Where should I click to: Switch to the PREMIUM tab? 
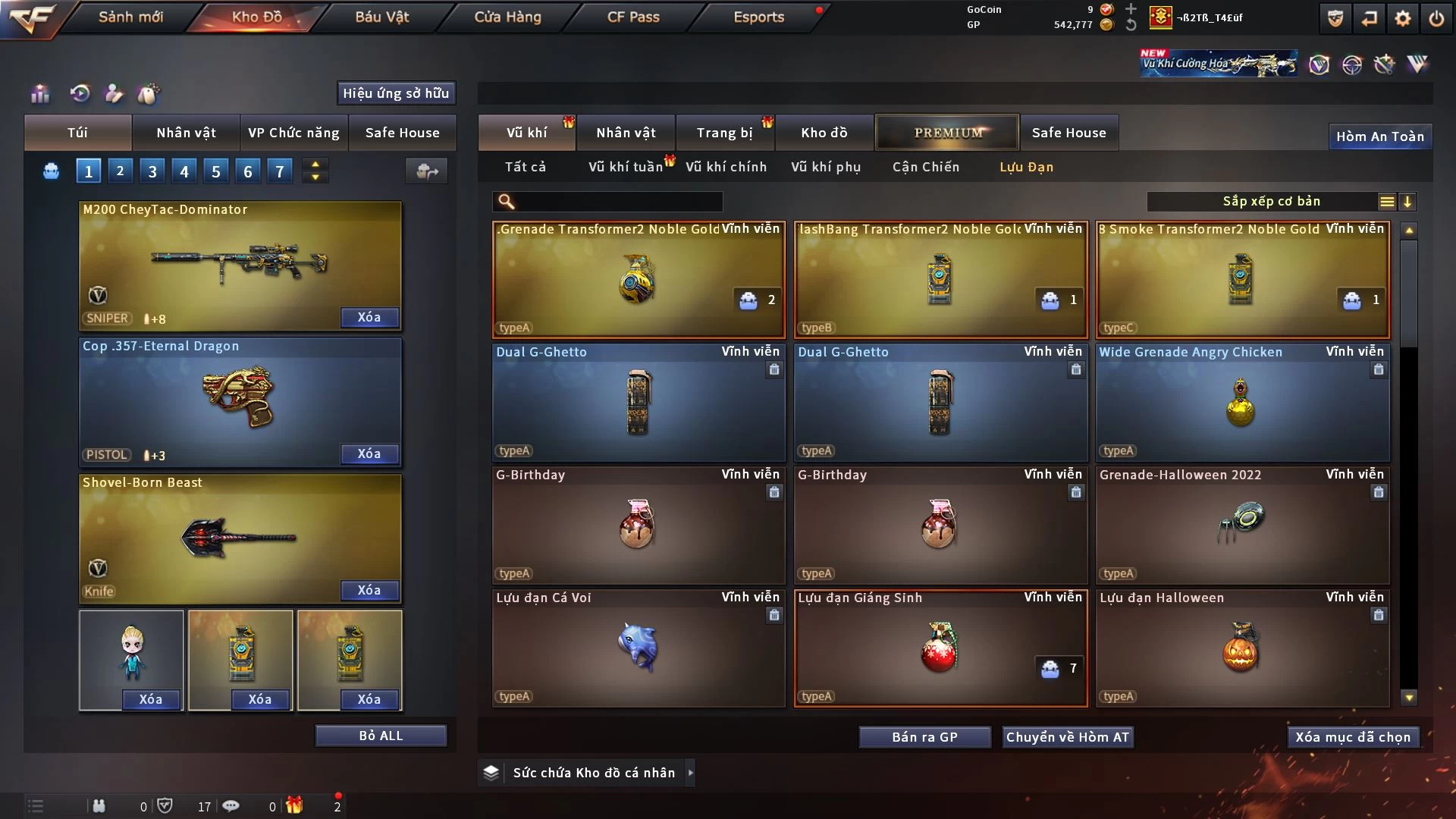coord(948,133)
